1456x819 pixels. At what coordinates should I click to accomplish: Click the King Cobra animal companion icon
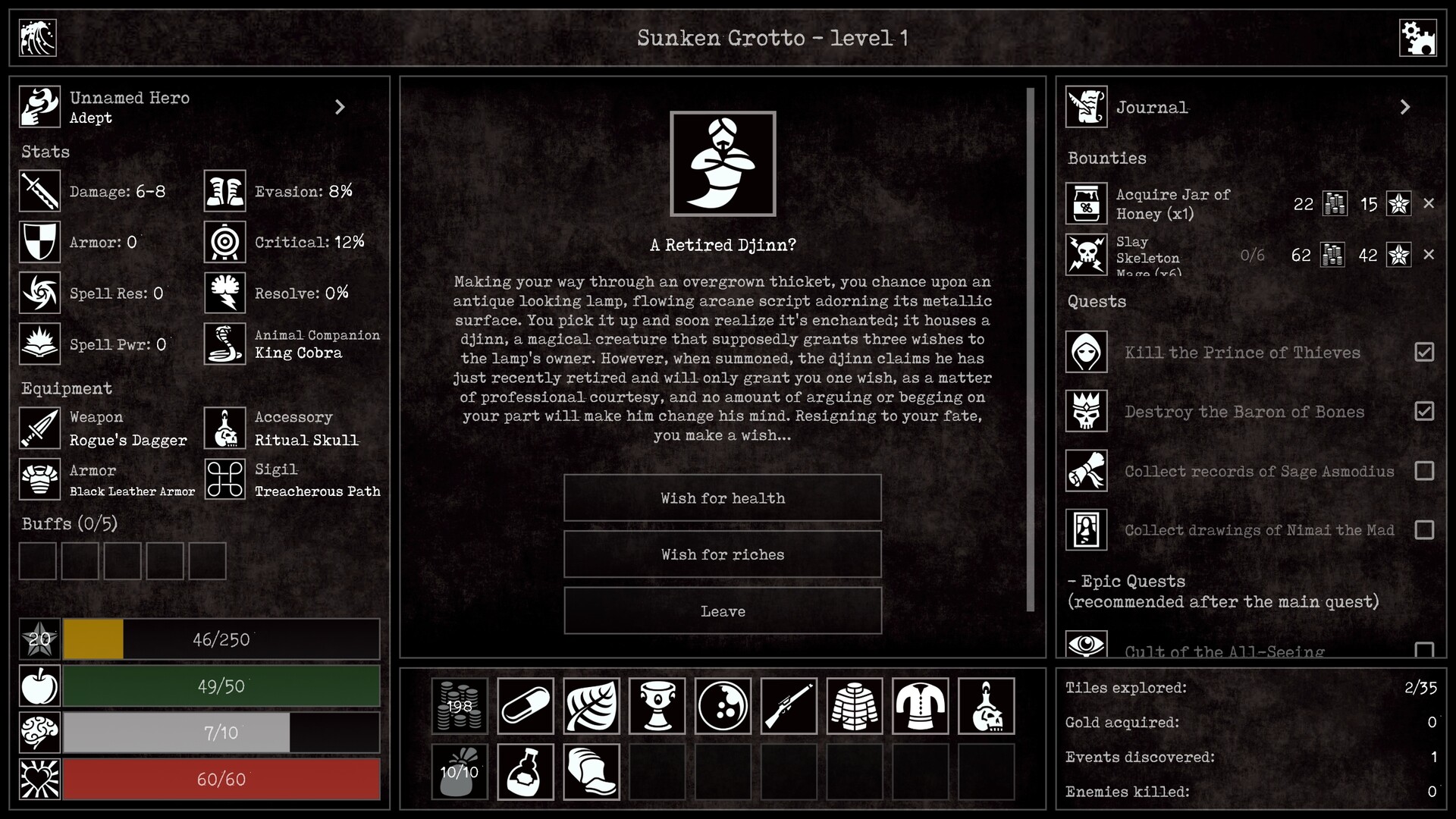pos(224,344)
